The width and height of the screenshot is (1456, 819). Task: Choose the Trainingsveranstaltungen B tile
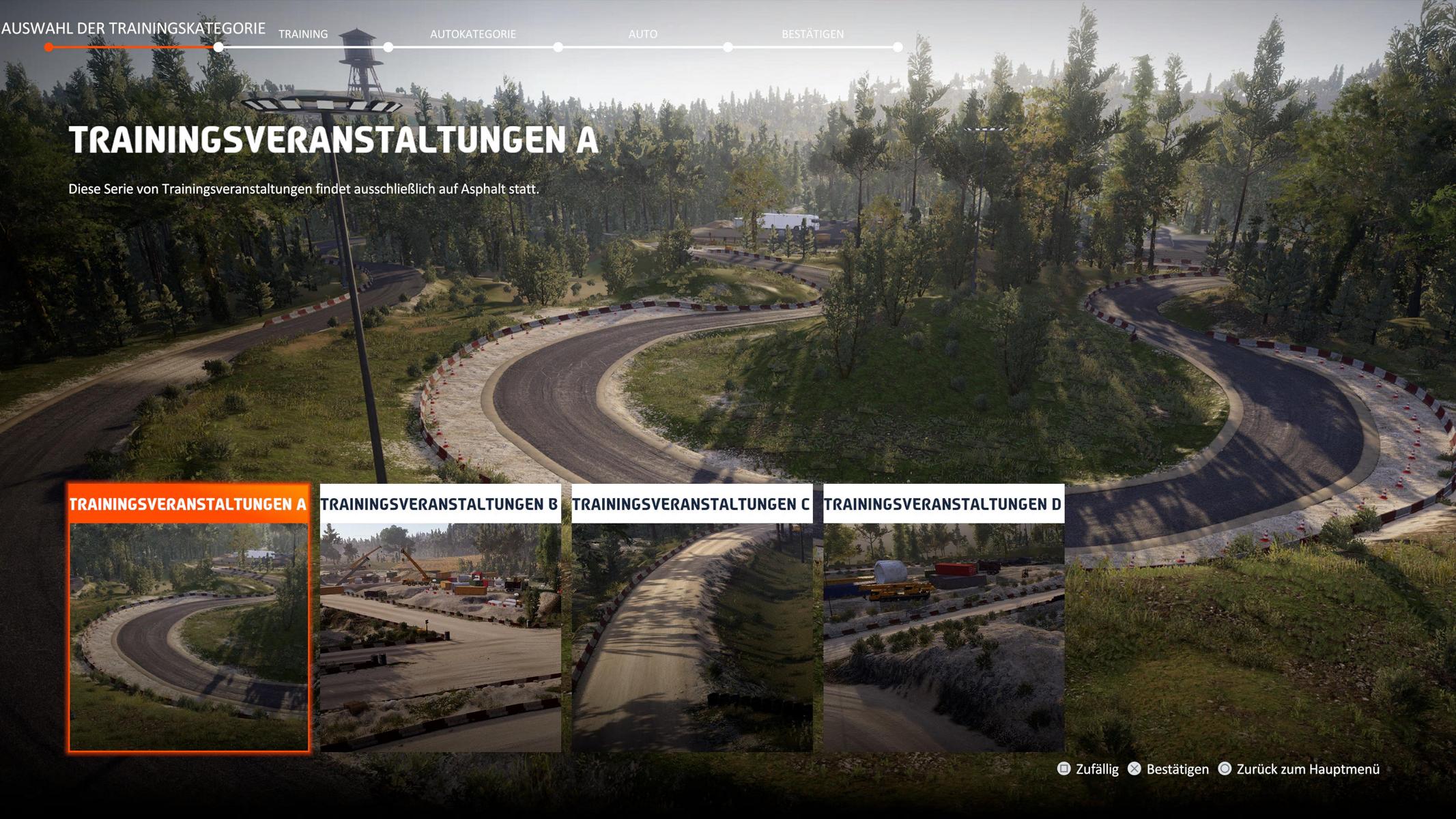pos(440,618)
